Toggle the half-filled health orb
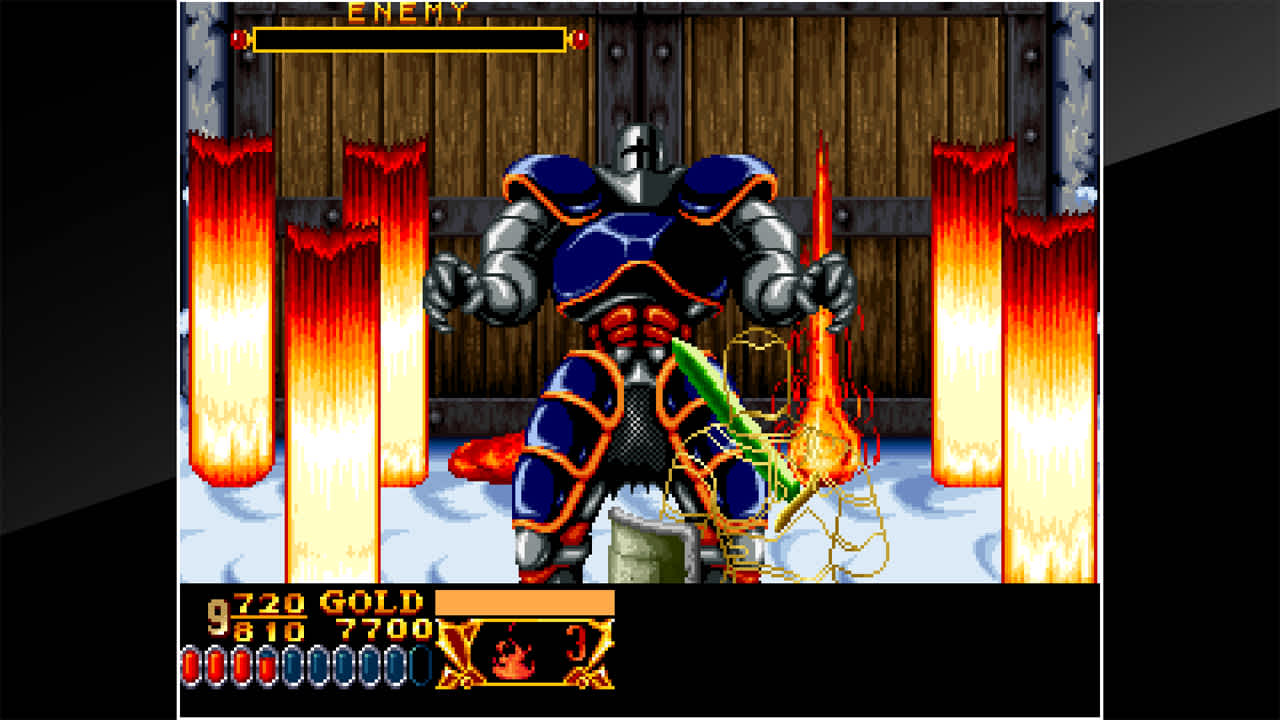Image resolution: width=1280 pixels, height=720 pixels. 268,665
